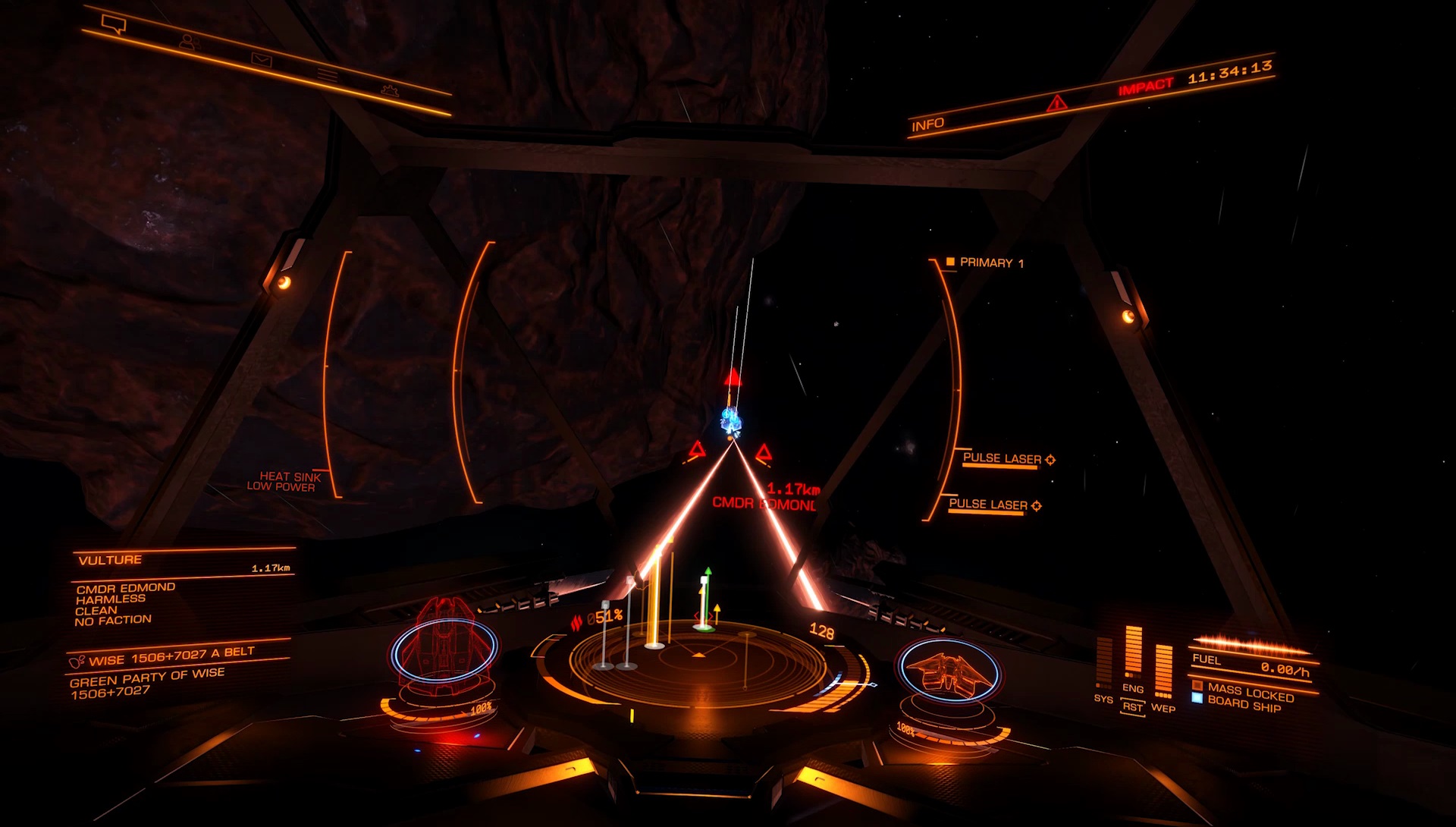Viewport: 1456px width, 827px height.
Task: Click the Wise 1506+7027 A Belt location
Action: [171, 656]
